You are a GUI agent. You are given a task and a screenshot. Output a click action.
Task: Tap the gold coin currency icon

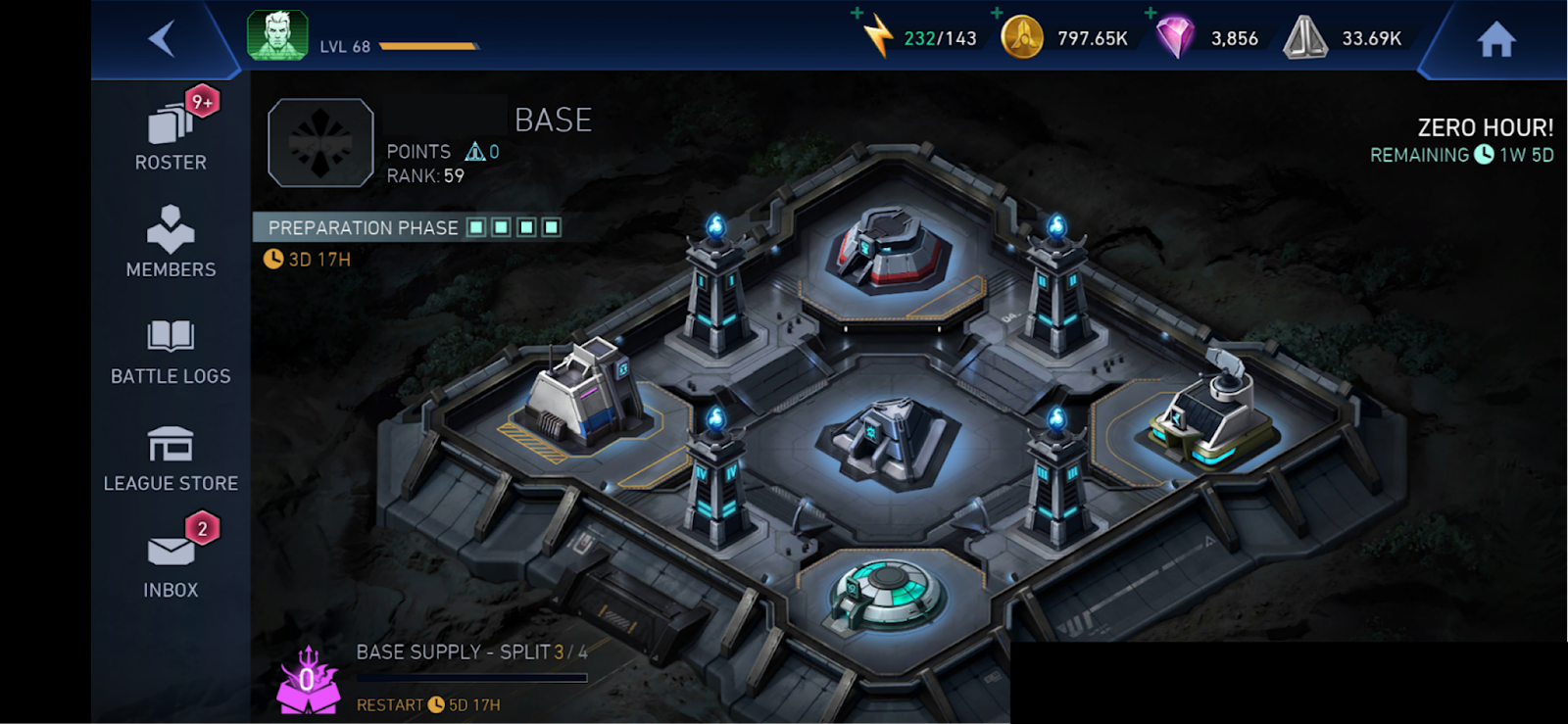(1021, 38)
